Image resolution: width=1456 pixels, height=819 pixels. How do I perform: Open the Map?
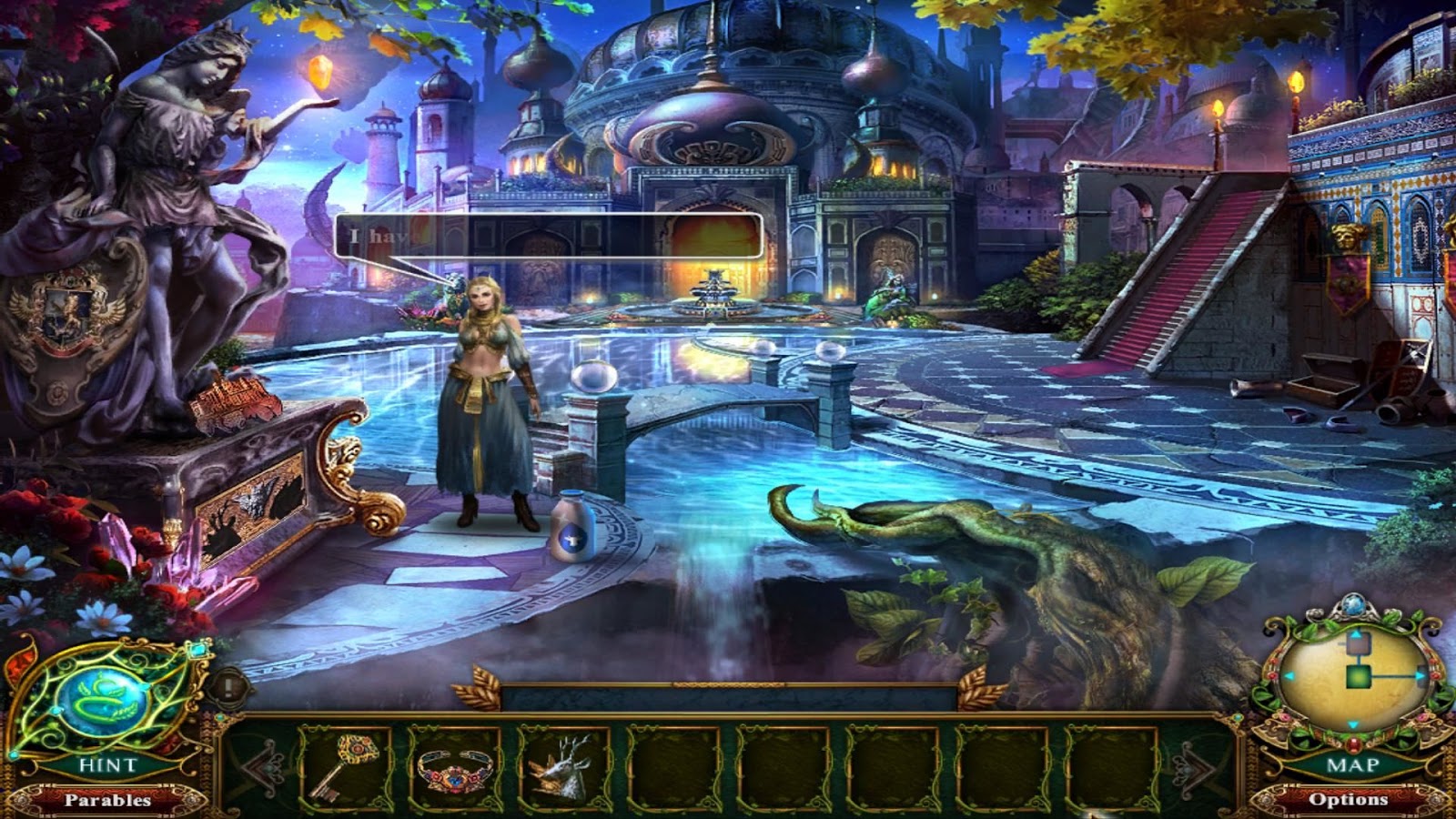point(1353,763)
